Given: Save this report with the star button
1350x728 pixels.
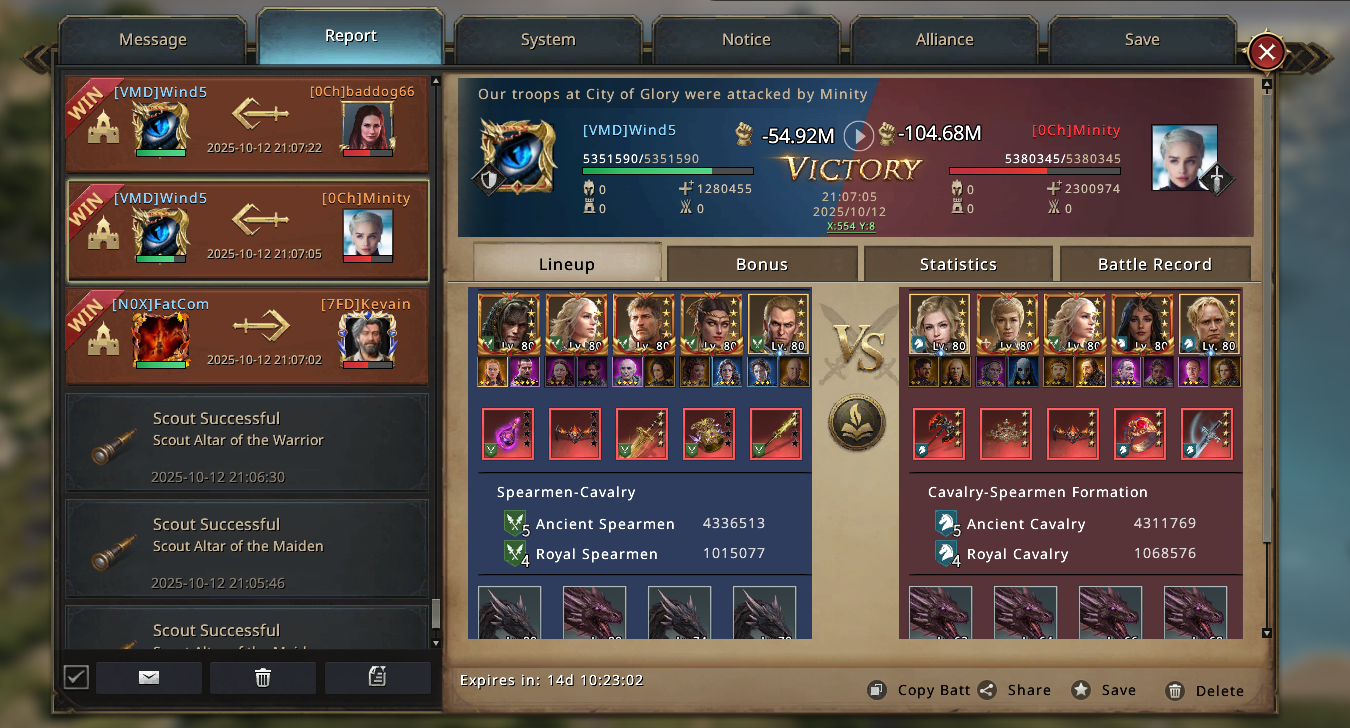Looking at the screenshot, I should point(1104,690).
